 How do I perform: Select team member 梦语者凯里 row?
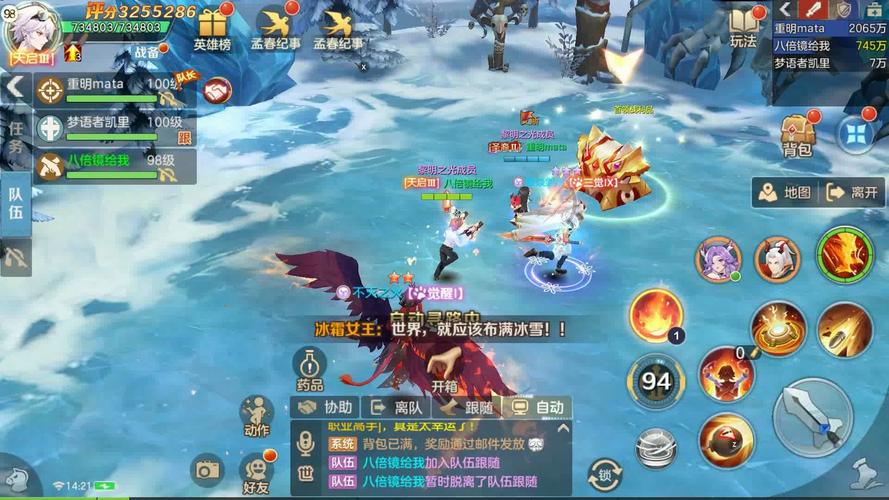[x=112, y=127]
